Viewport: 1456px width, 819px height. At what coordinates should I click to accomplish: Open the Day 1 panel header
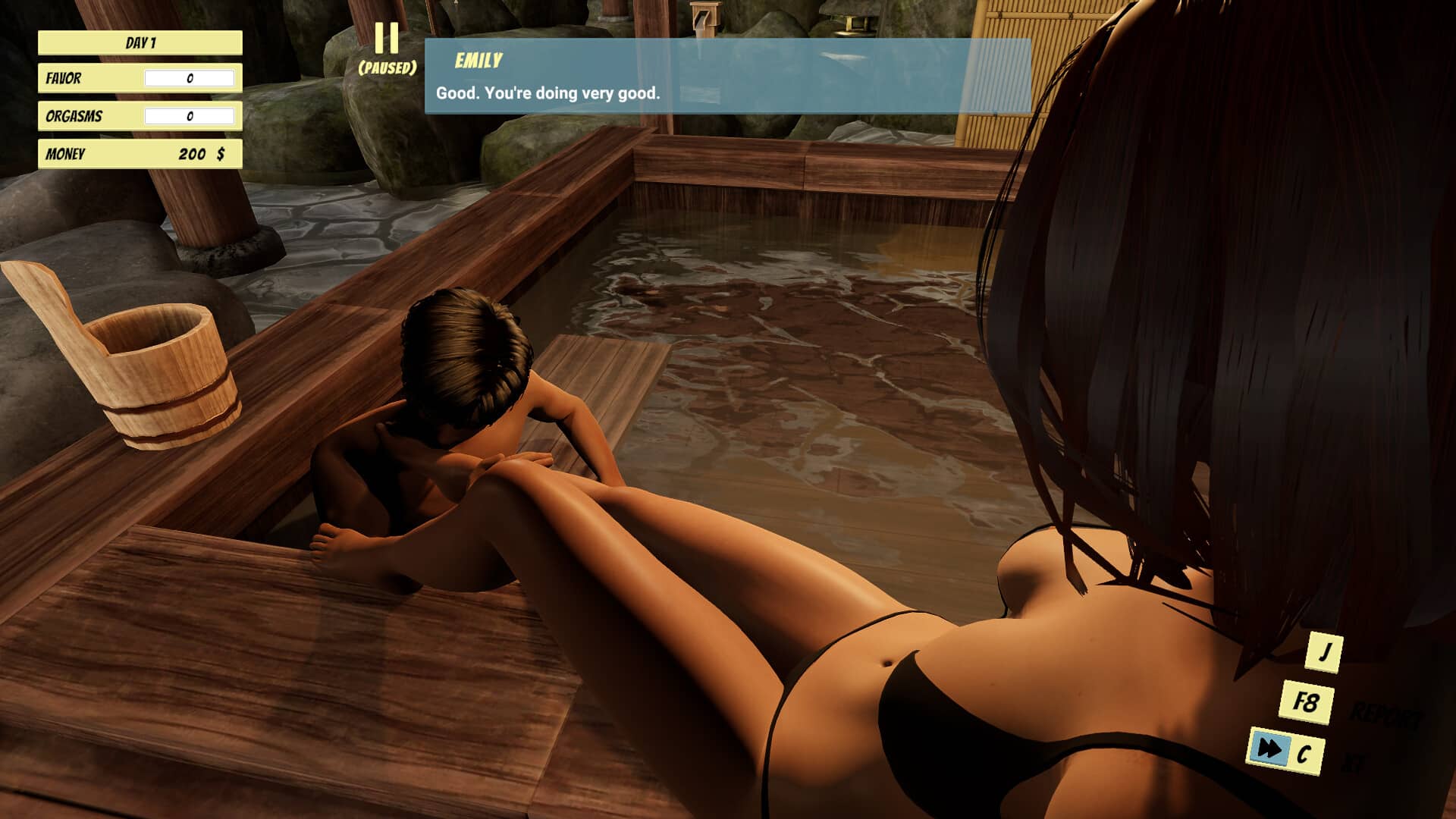tap(140, 42)
